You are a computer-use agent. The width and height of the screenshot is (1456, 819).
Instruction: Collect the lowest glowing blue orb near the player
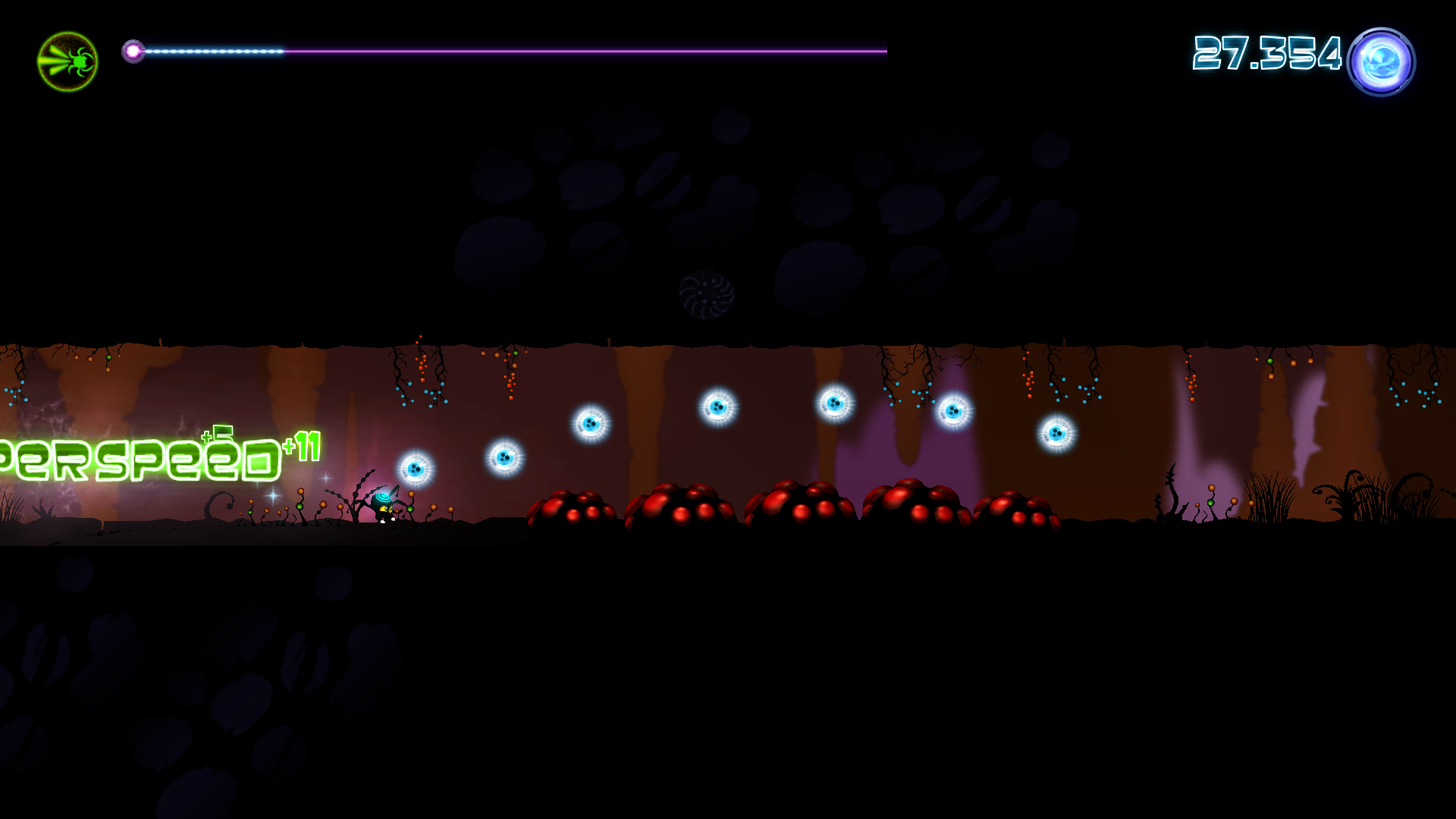coord(416,469)
